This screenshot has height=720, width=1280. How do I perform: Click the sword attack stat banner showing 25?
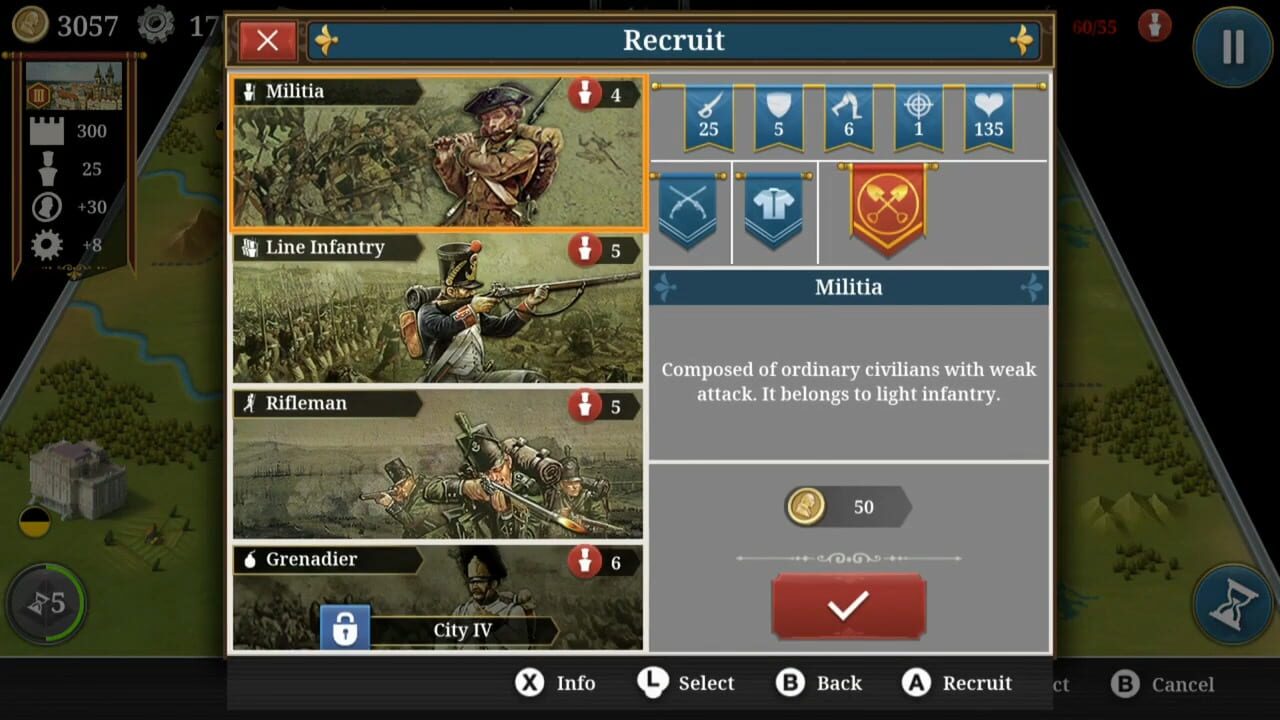tap(708, 115)
